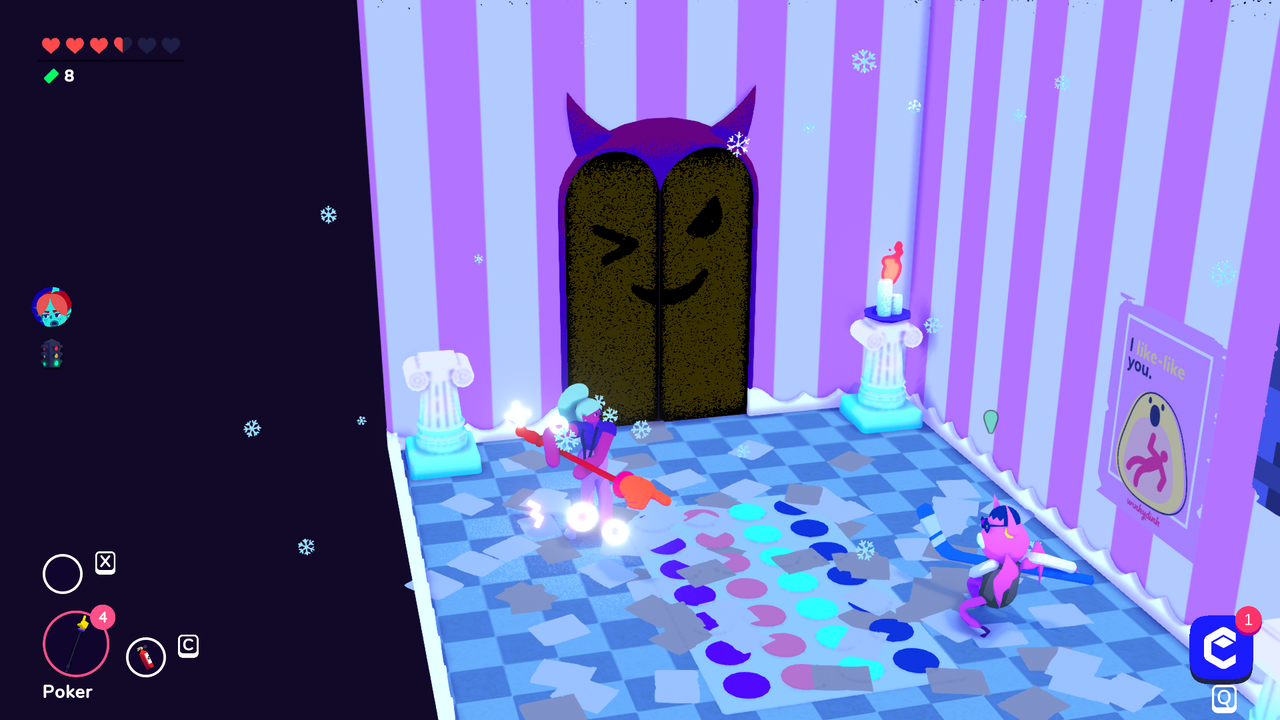Select the fire extinguisher item slot
This screenshot has height=720, width=1280.
pos(146,657)
